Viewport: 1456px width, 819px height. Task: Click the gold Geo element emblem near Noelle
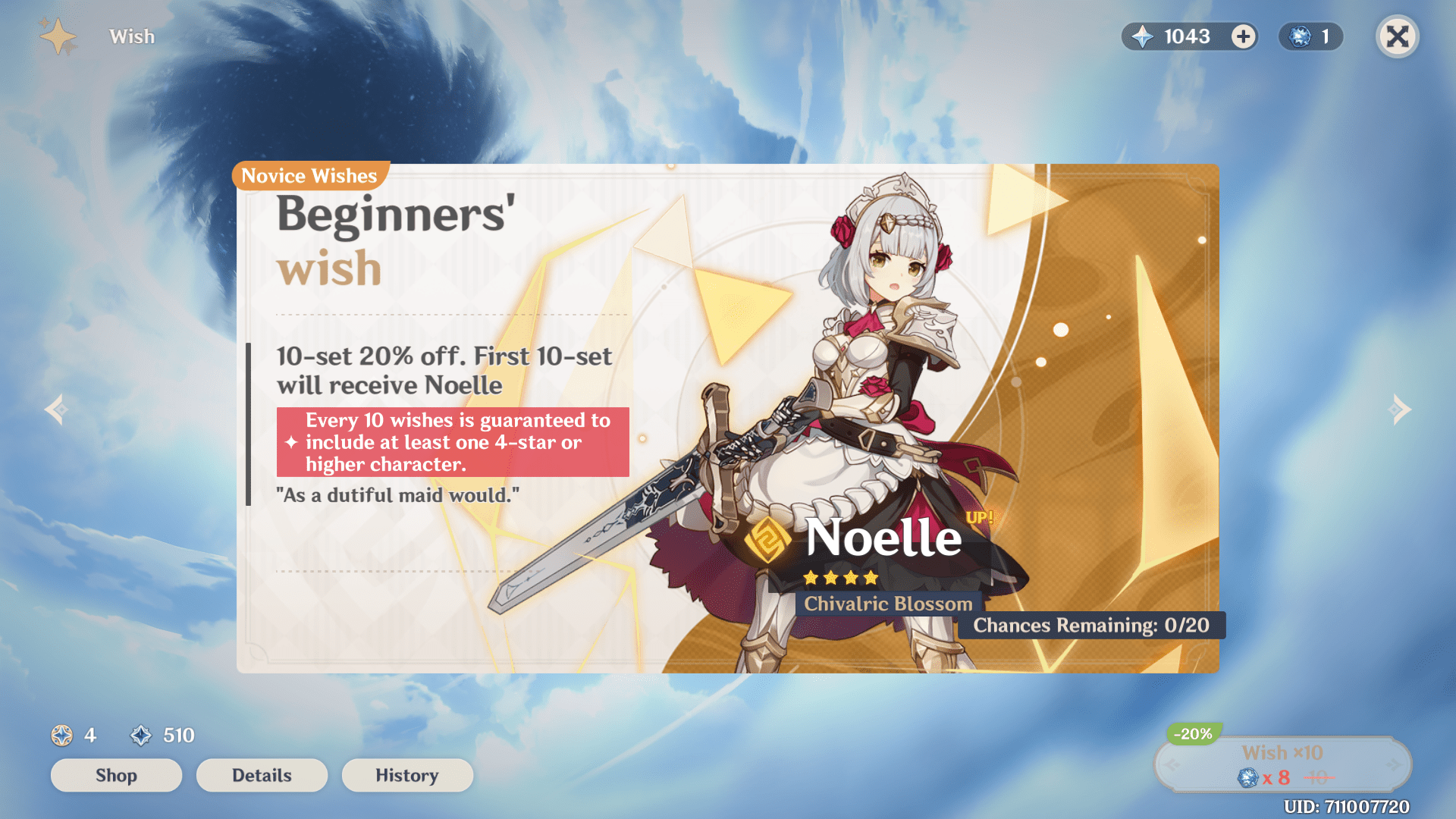[x=767, y=540]
